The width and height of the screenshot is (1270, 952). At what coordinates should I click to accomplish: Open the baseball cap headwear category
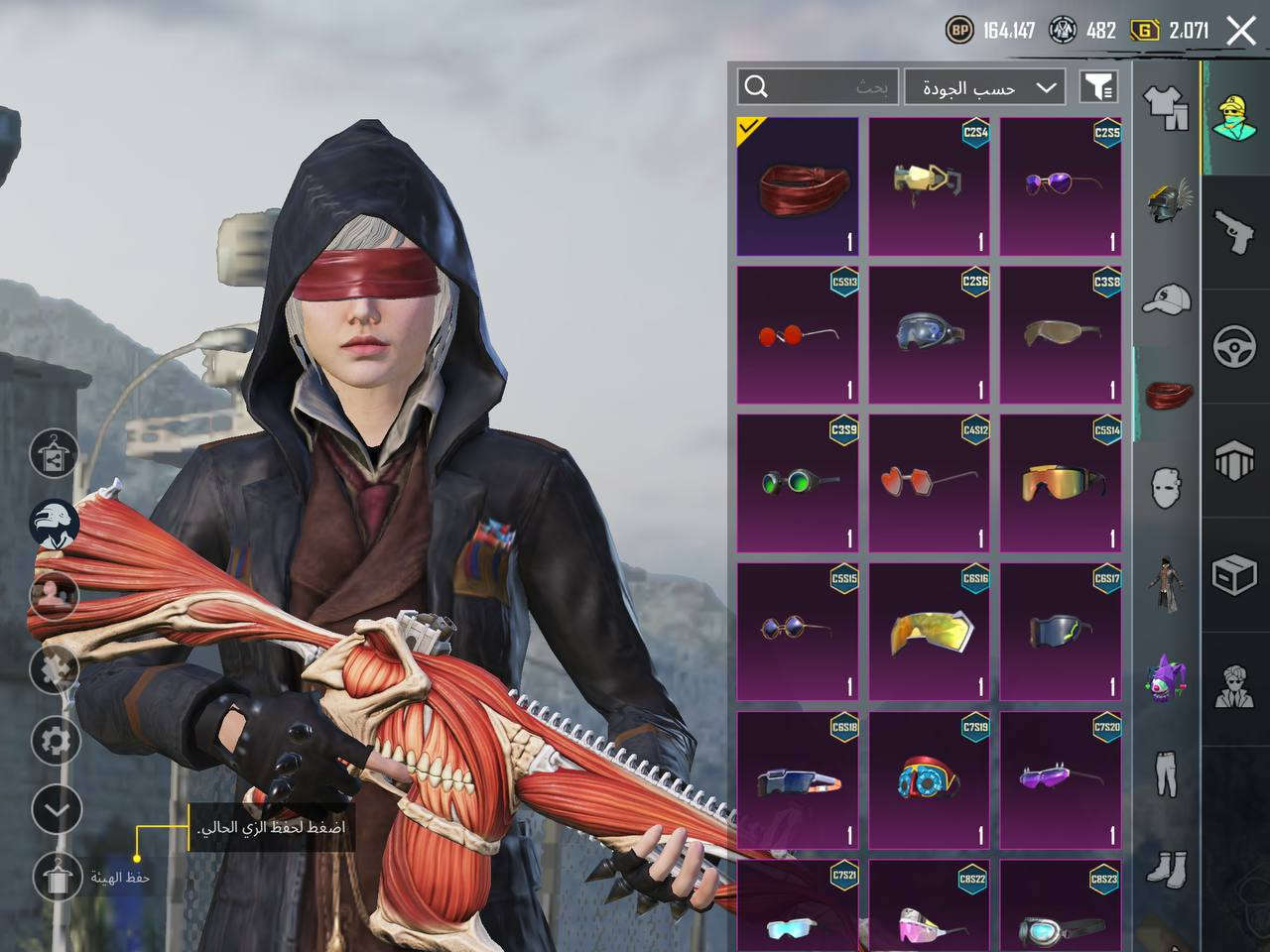pos(1167,298)
